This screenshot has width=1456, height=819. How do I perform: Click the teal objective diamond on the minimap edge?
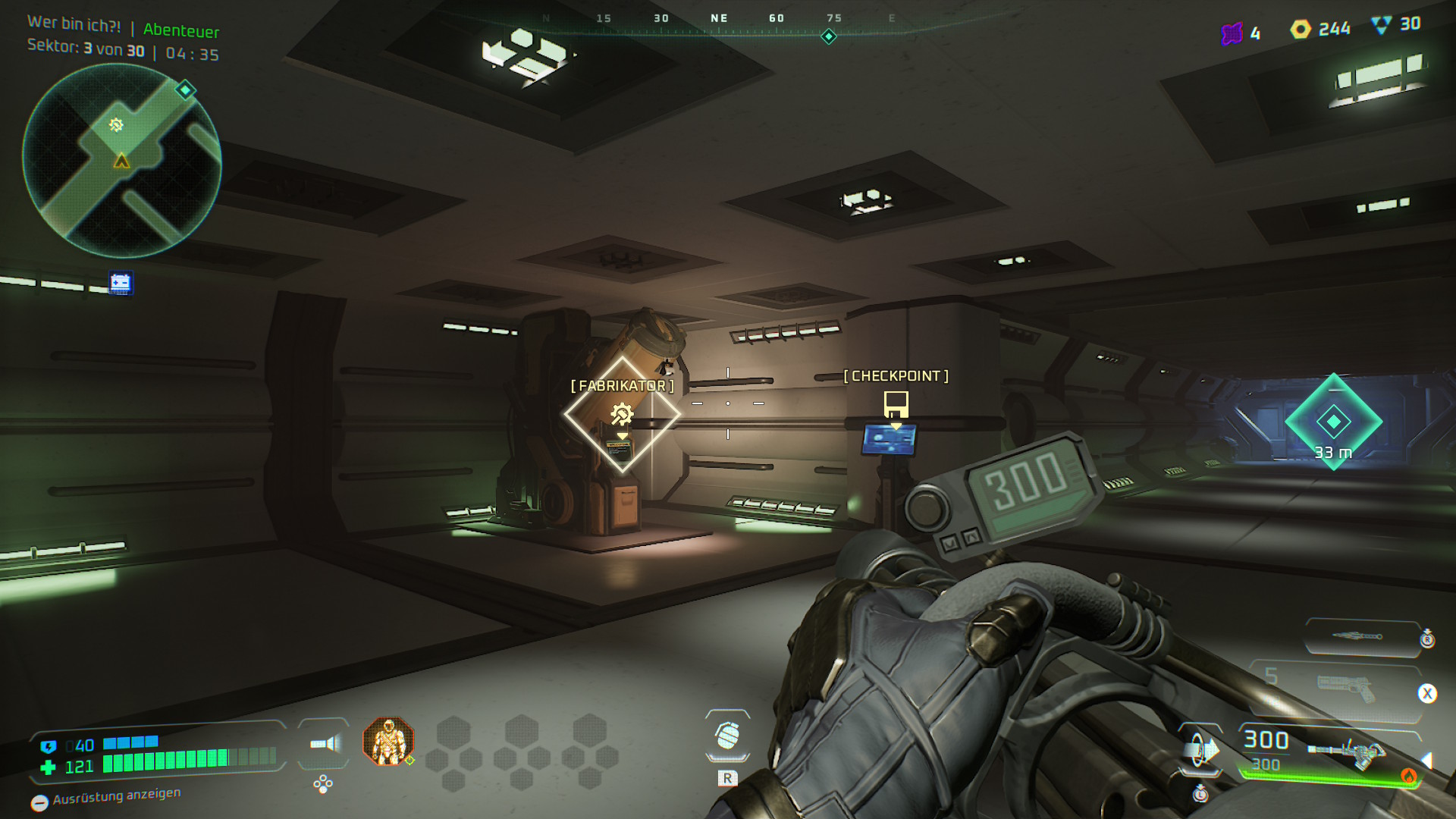pos(185,91)
